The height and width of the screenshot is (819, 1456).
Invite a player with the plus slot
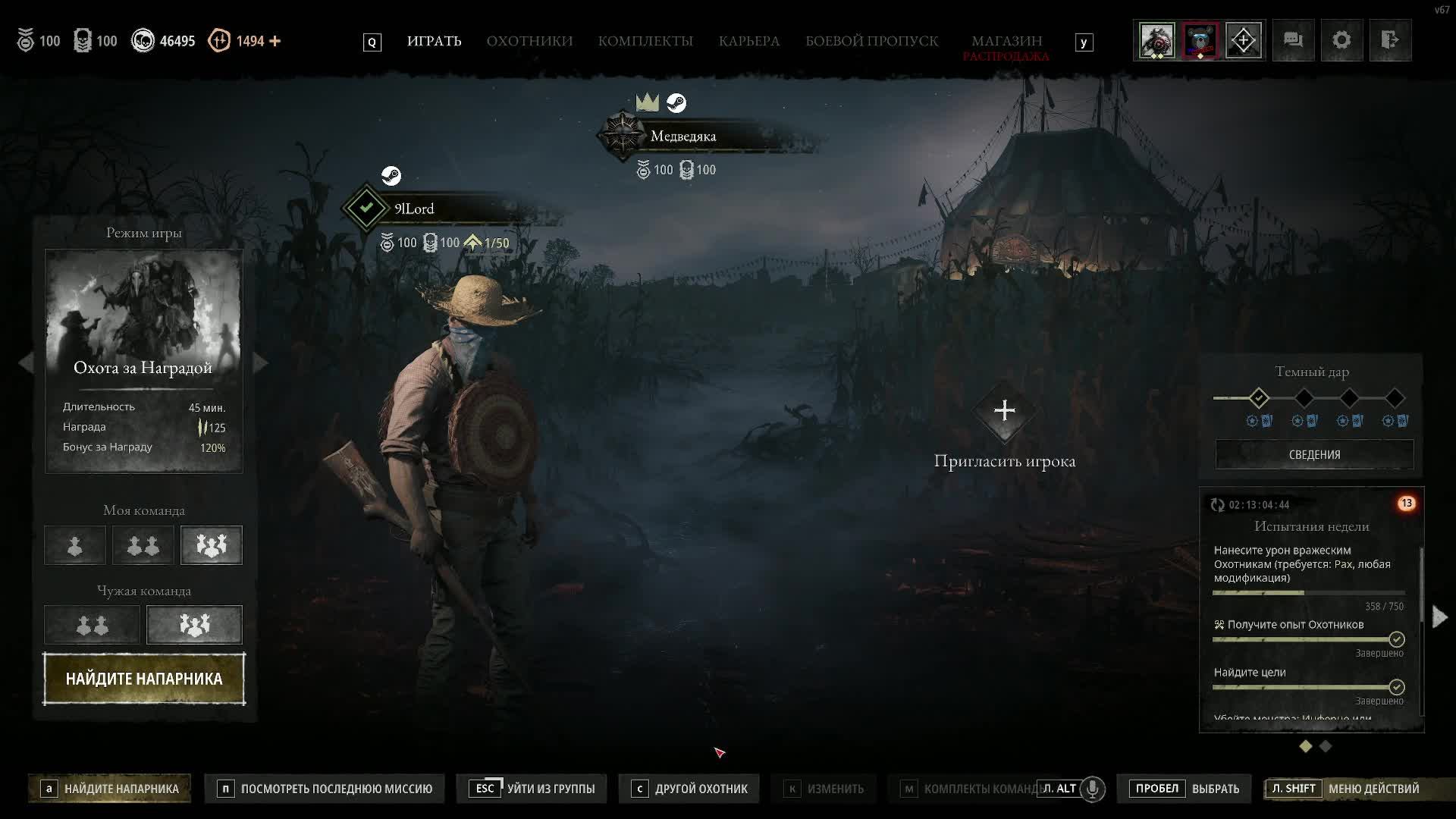click(x=1005, y=411)
